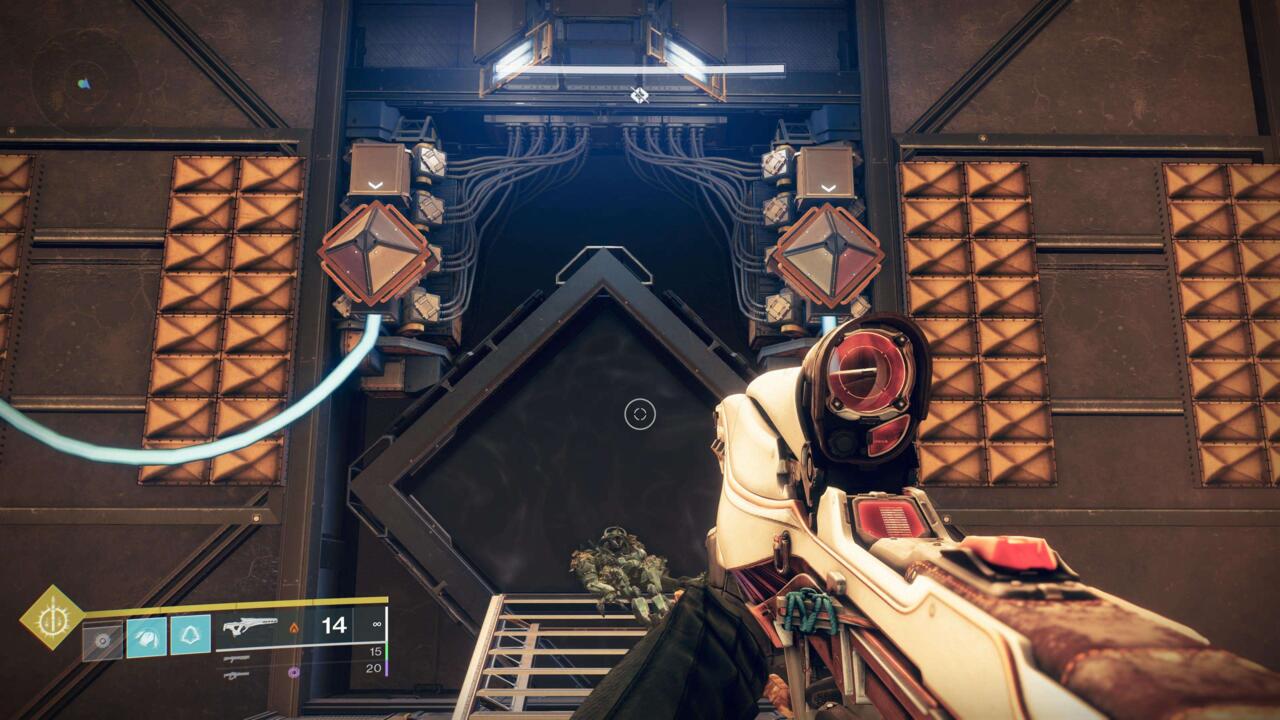
Task: Select the greyed-out grenade ability slot
Action: 103,638
